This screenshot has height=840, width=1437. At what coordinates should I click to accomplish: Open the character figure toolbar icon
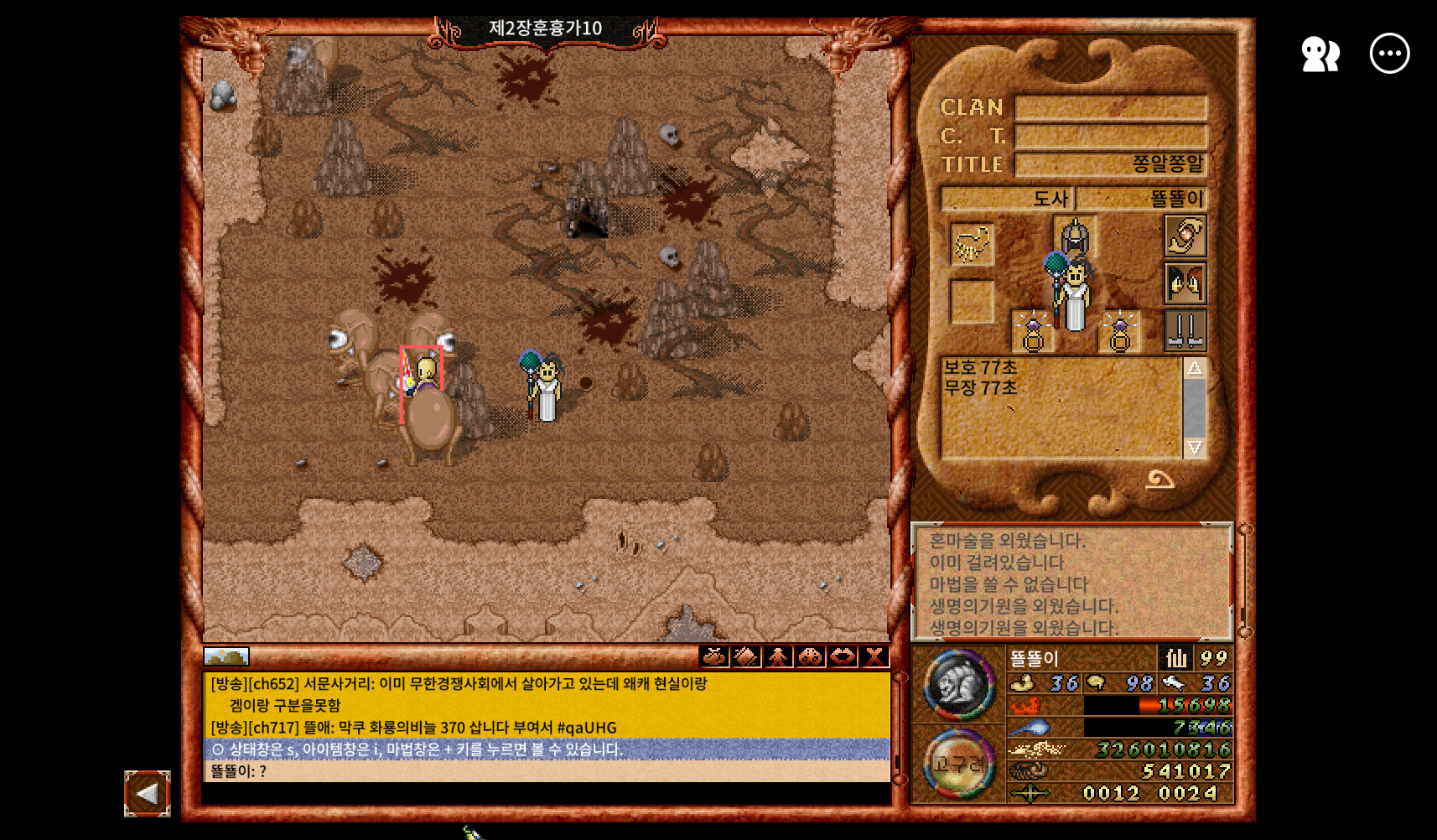tap(778, 656)
